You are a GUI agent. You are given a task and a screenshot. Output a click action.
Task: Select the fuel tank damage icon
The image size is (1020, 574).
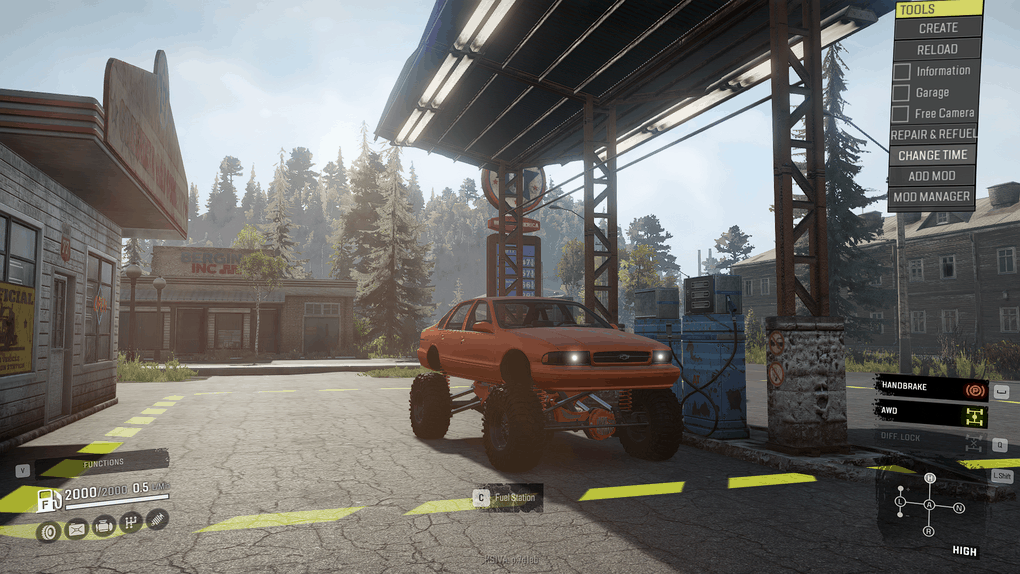[x=76, y=529]
